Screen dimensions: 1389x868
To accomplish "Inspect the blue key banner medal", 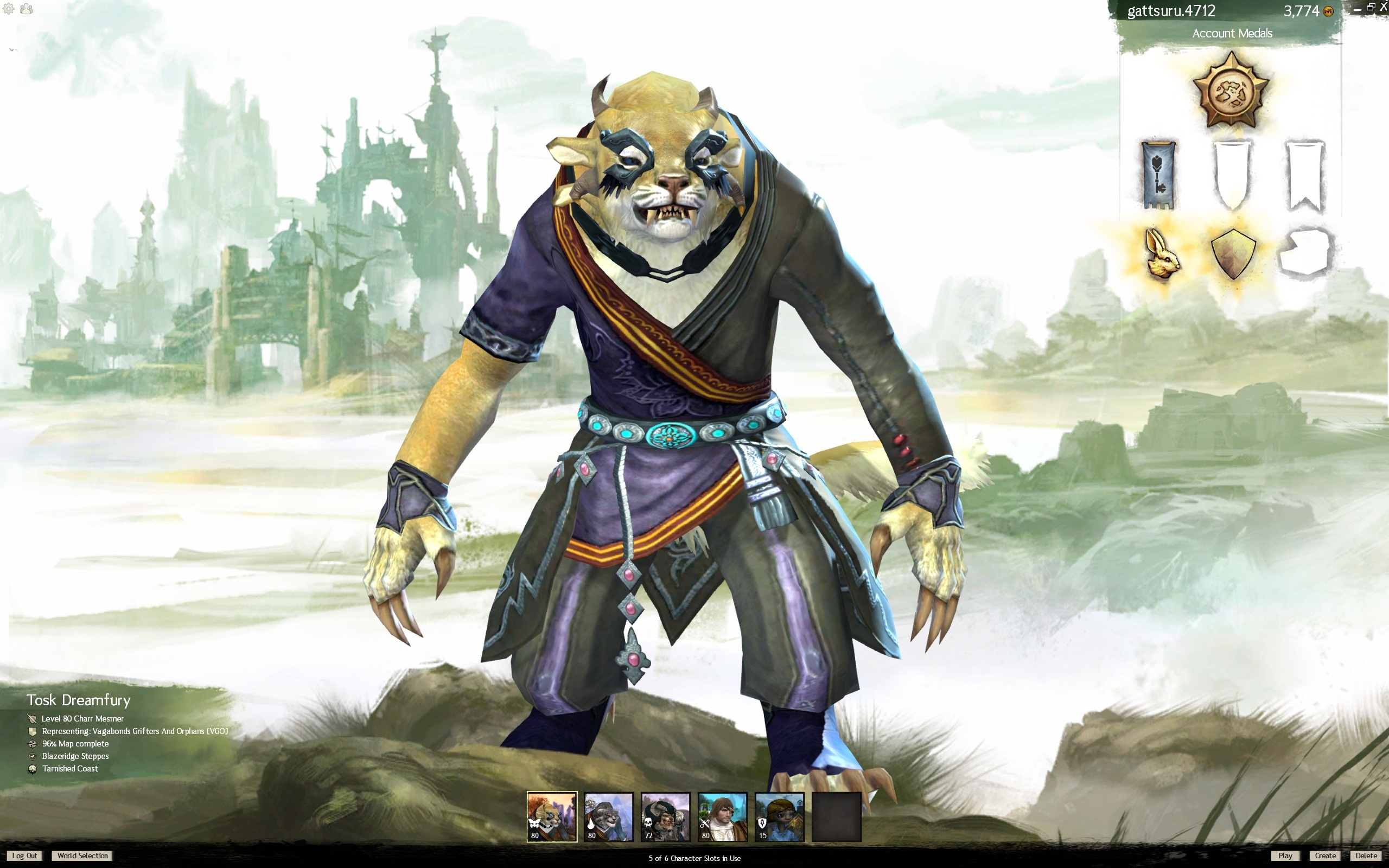I will (x=1158, y=175).
